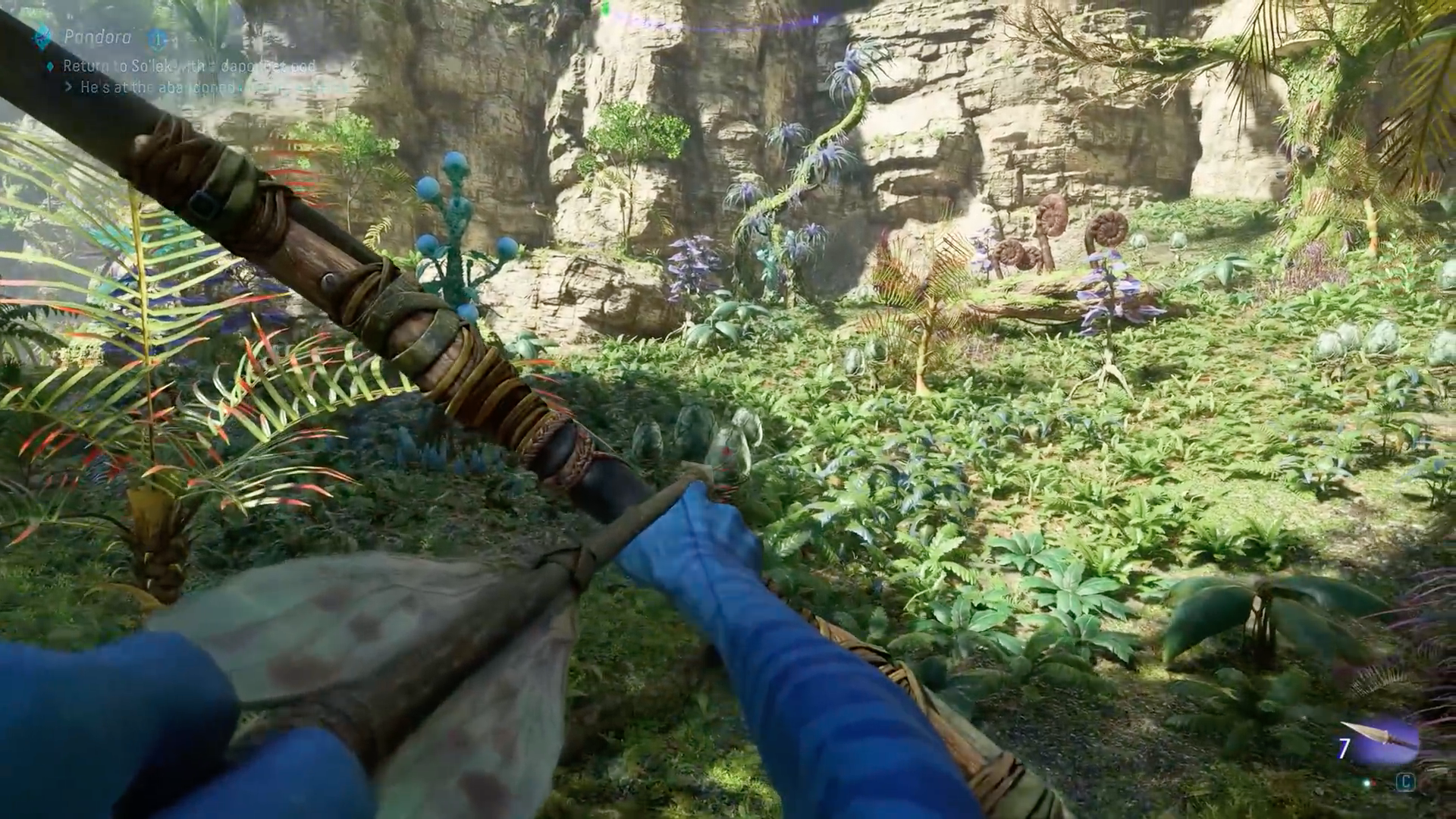This screenshot has width=1456, height=819.
Task: Click the diamond bullet beside the quest objective
Action: pyautogui.click(x=52, y=66)
